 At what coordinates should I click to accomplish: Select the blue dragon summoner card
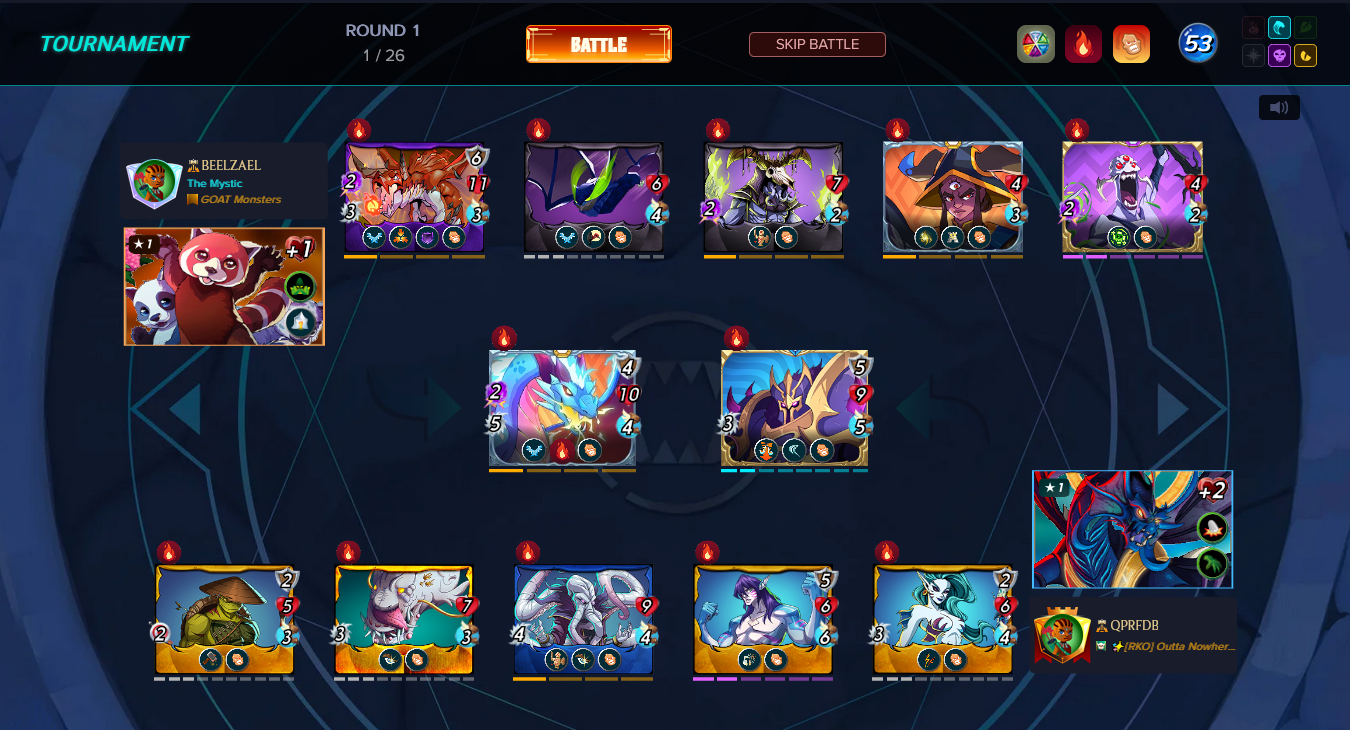[x=1132, y=529]
